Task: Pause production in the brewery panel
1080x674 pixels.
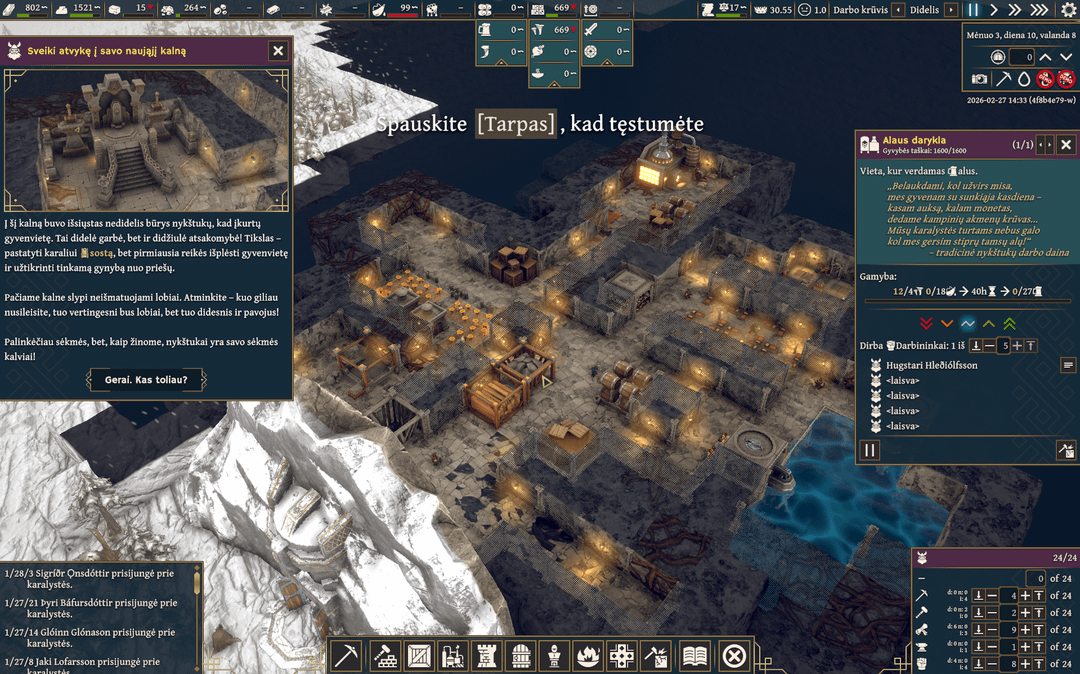Action: point(870,451)
